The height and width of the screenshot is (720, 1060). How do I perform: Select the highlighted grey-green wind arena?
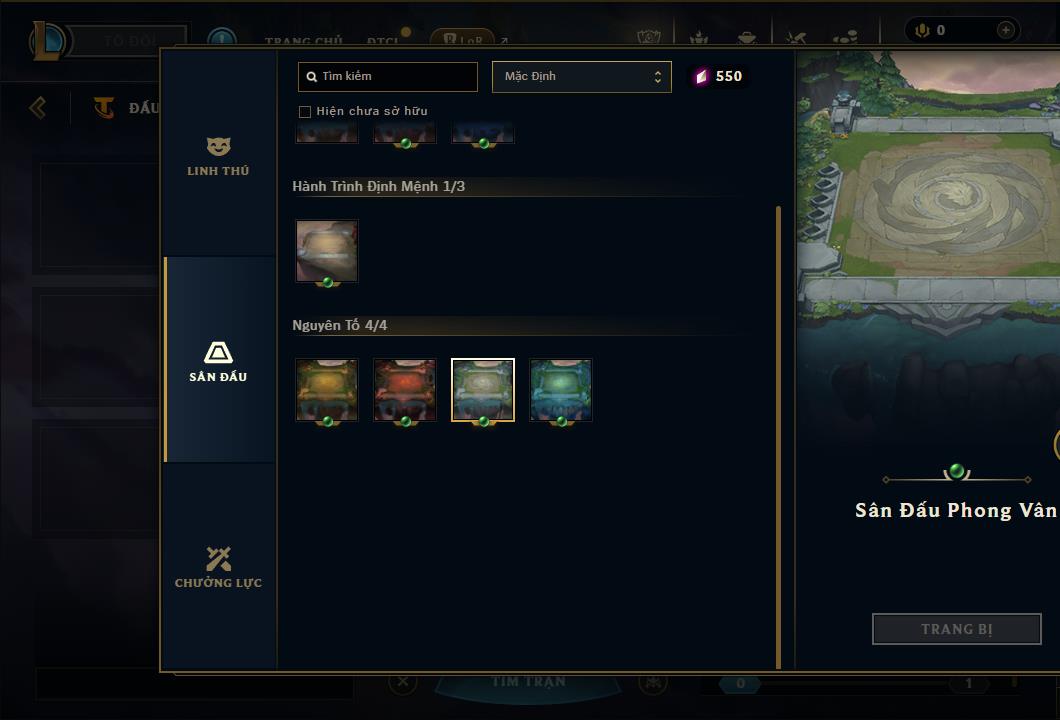pos(483,390)
